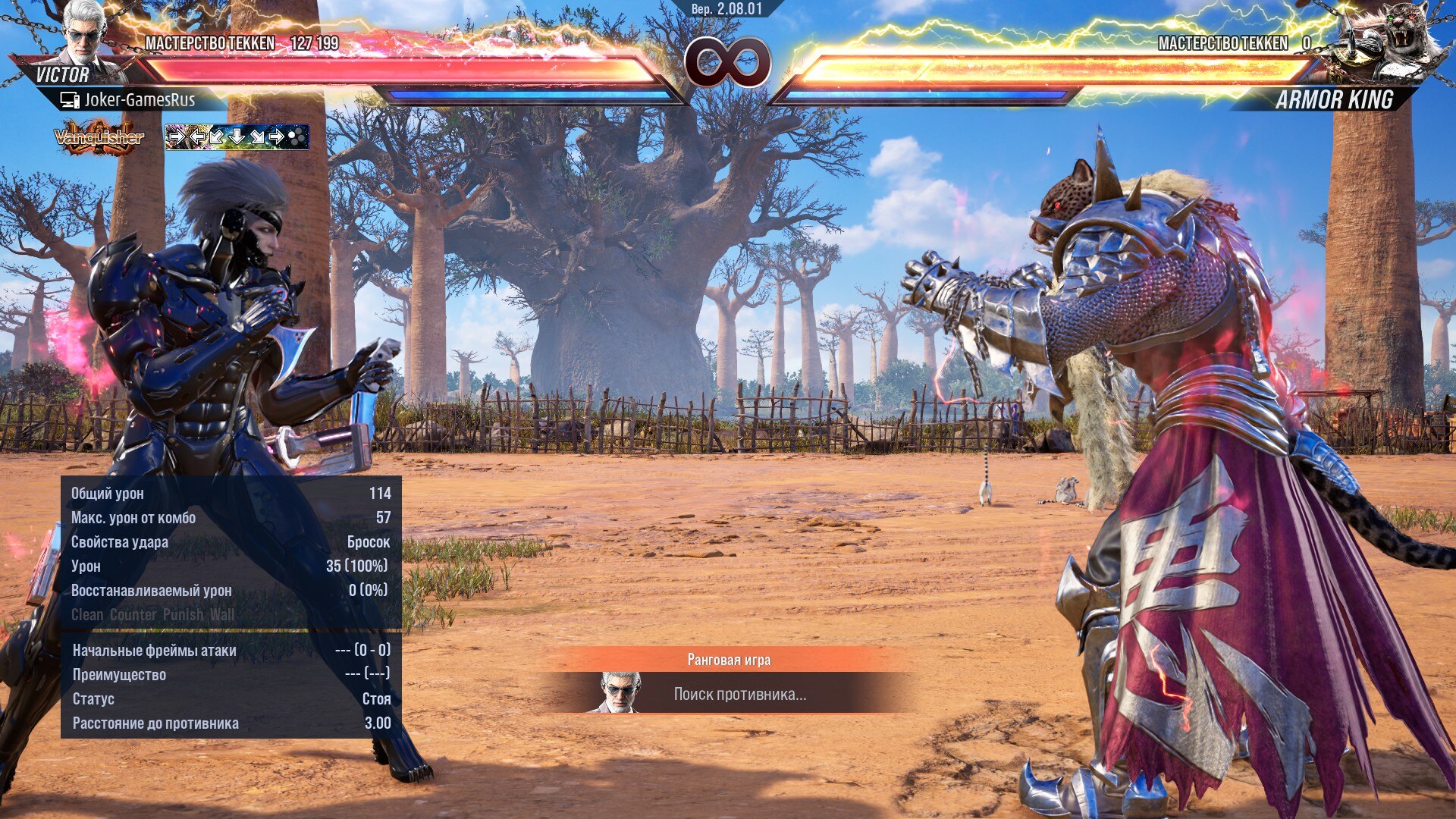
Task: Click the ranked match search banner
Action: click(728, 680)
